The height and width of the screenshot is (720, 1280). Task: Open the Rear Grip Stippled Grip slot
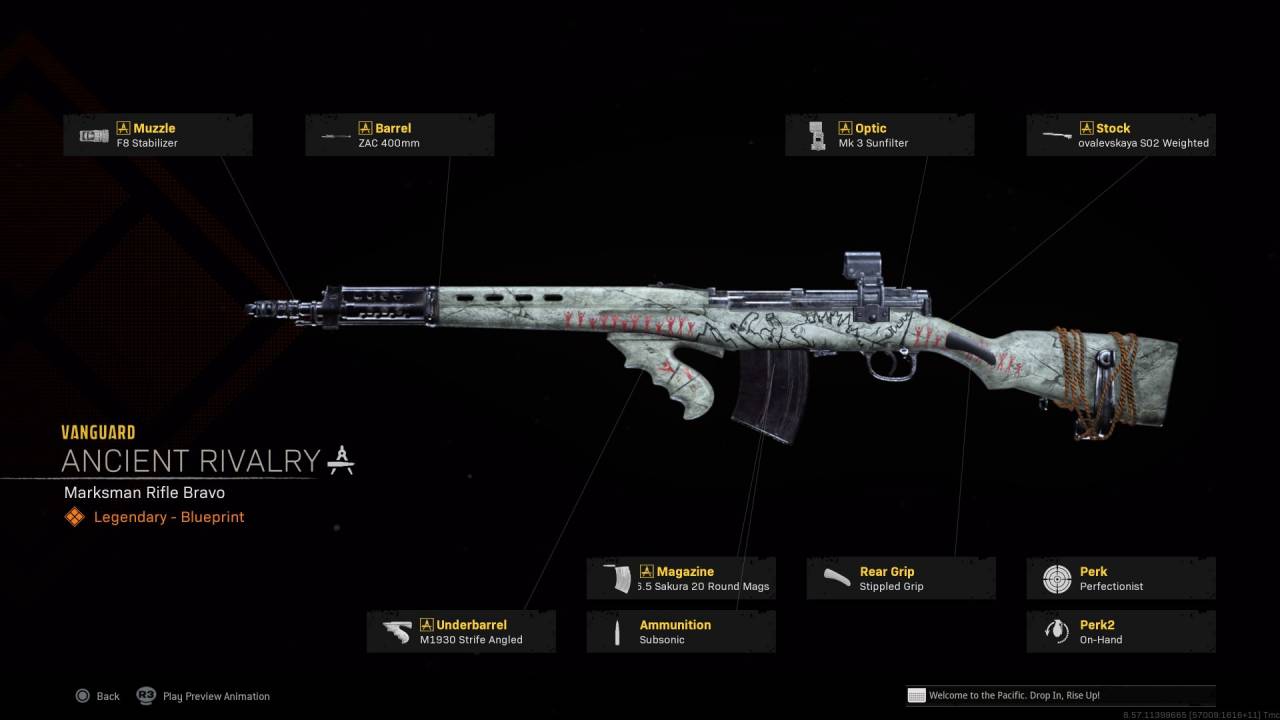tap(901, 579)
